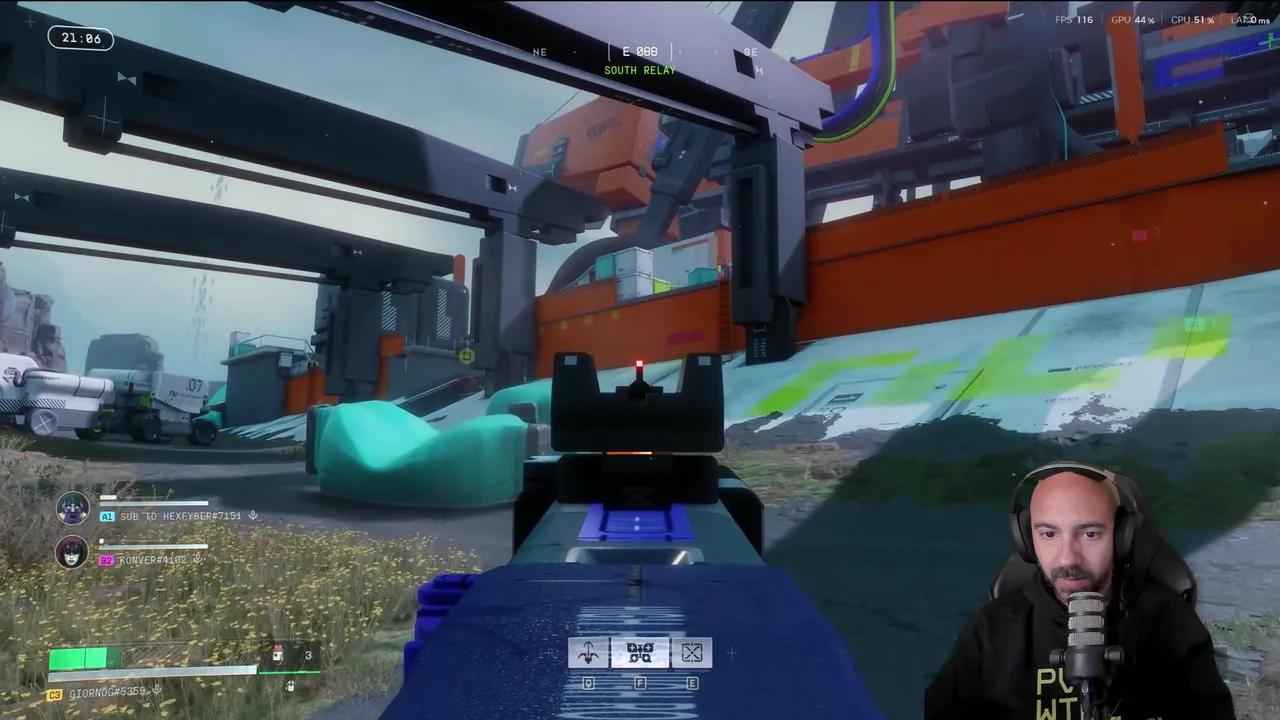Viewport: 1280px width, 720px height.
Task: Click the E 088 compass heading readout
Action: 640,52
